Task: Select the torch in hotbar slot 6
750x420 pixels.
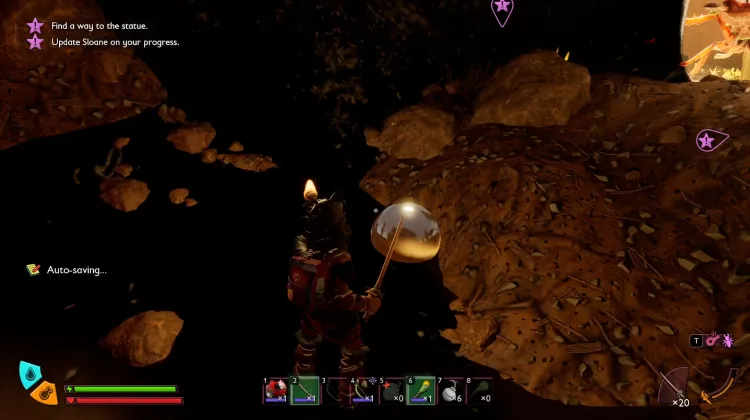Action: point(421,390)
